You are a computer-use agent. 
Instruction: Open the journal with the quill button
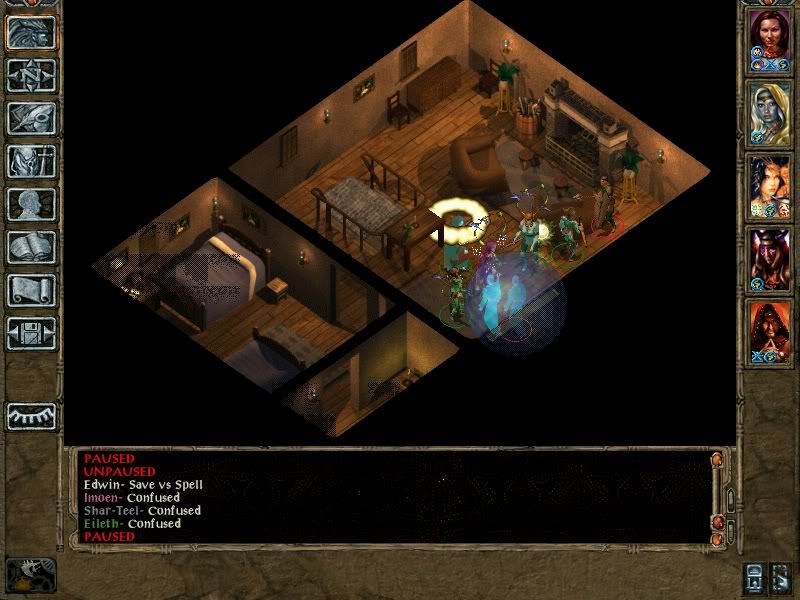point(31,118)
